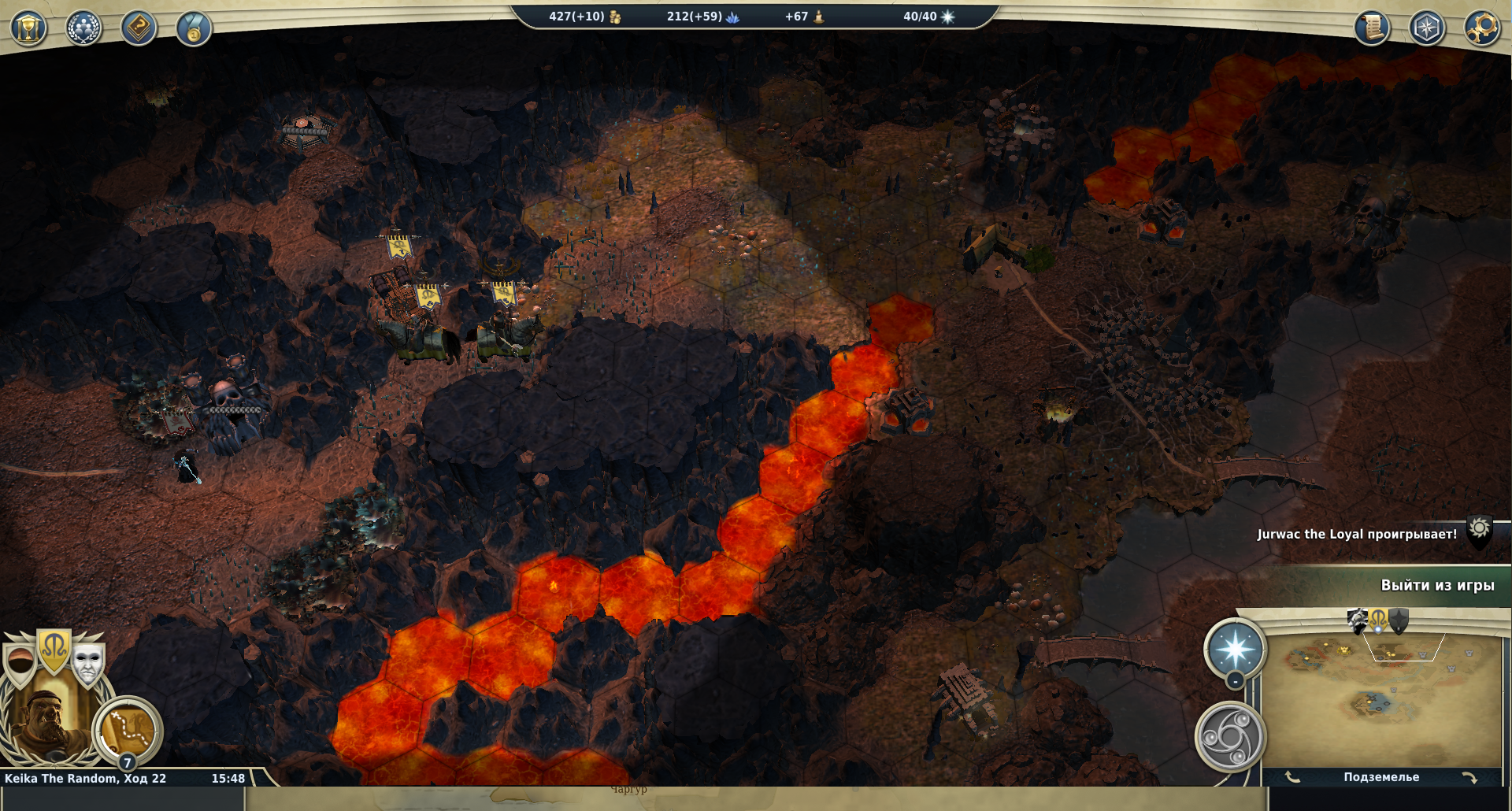Open the laurel-wreathed people diplomacy icon
This screenshot has width=1512, height=811.
(x=83, y=29)
